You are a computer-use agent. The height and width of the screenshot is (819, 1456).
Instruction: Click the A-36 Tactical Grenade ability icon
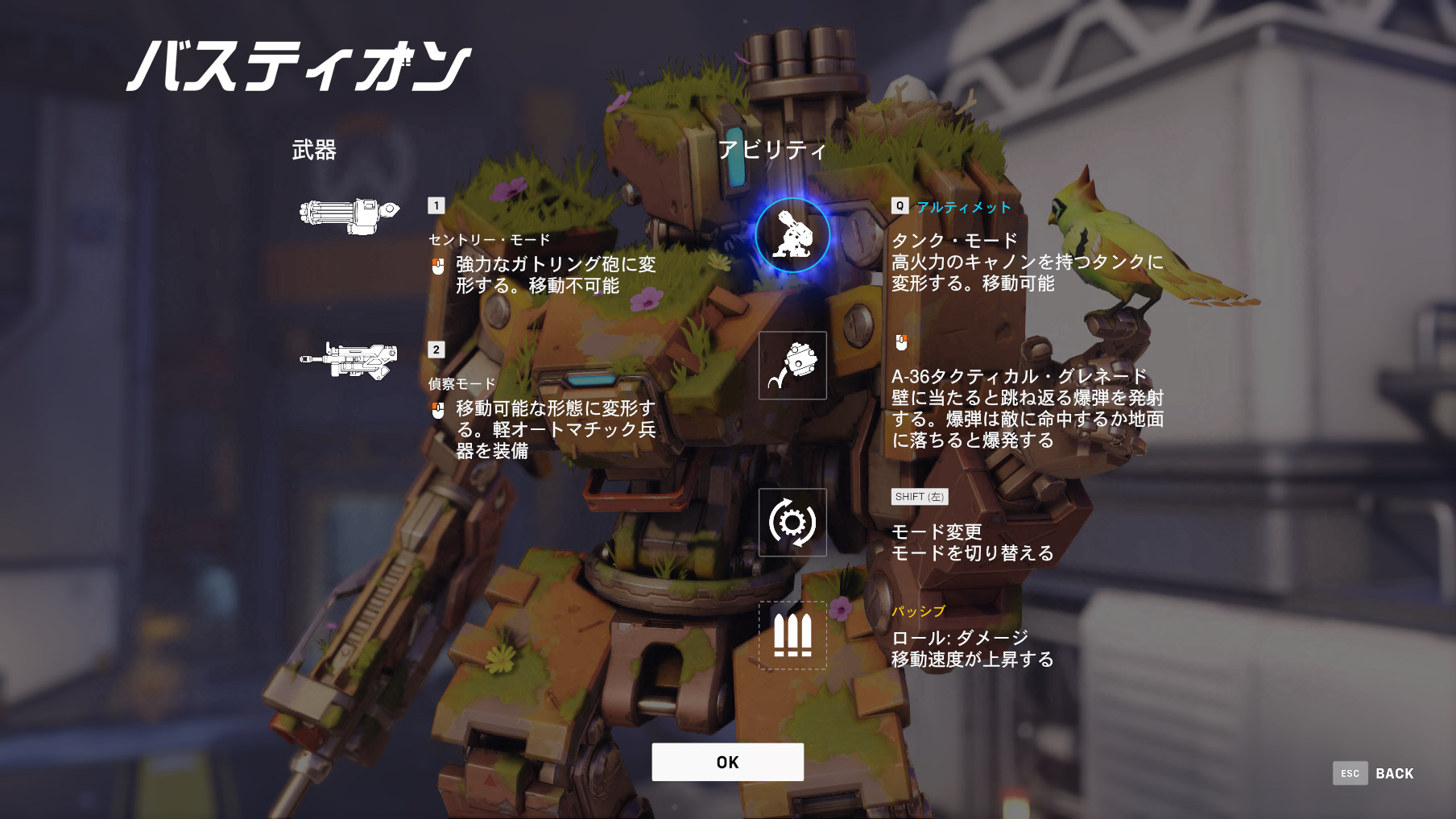792,364
